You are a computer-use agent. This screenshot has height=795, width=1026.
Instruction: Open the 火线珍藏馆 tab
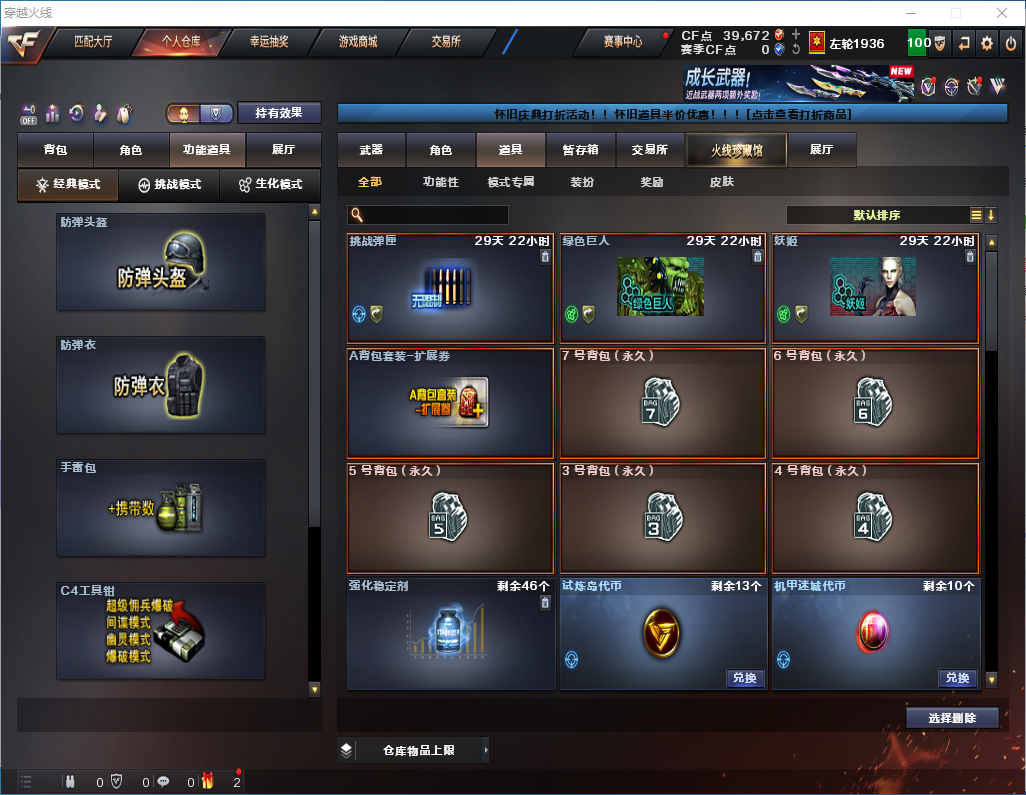click(736, 150)
